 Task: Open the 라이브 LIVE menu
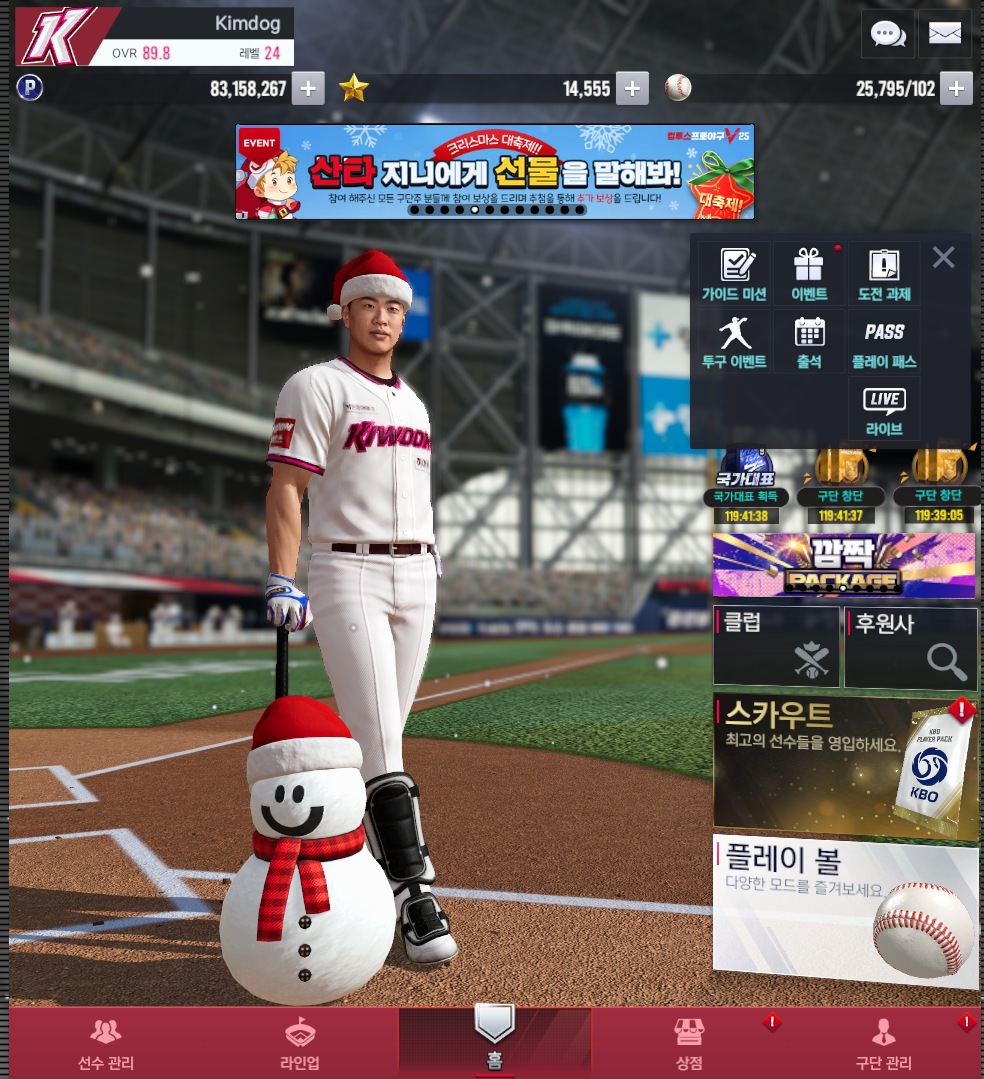(x=884, y=409)
